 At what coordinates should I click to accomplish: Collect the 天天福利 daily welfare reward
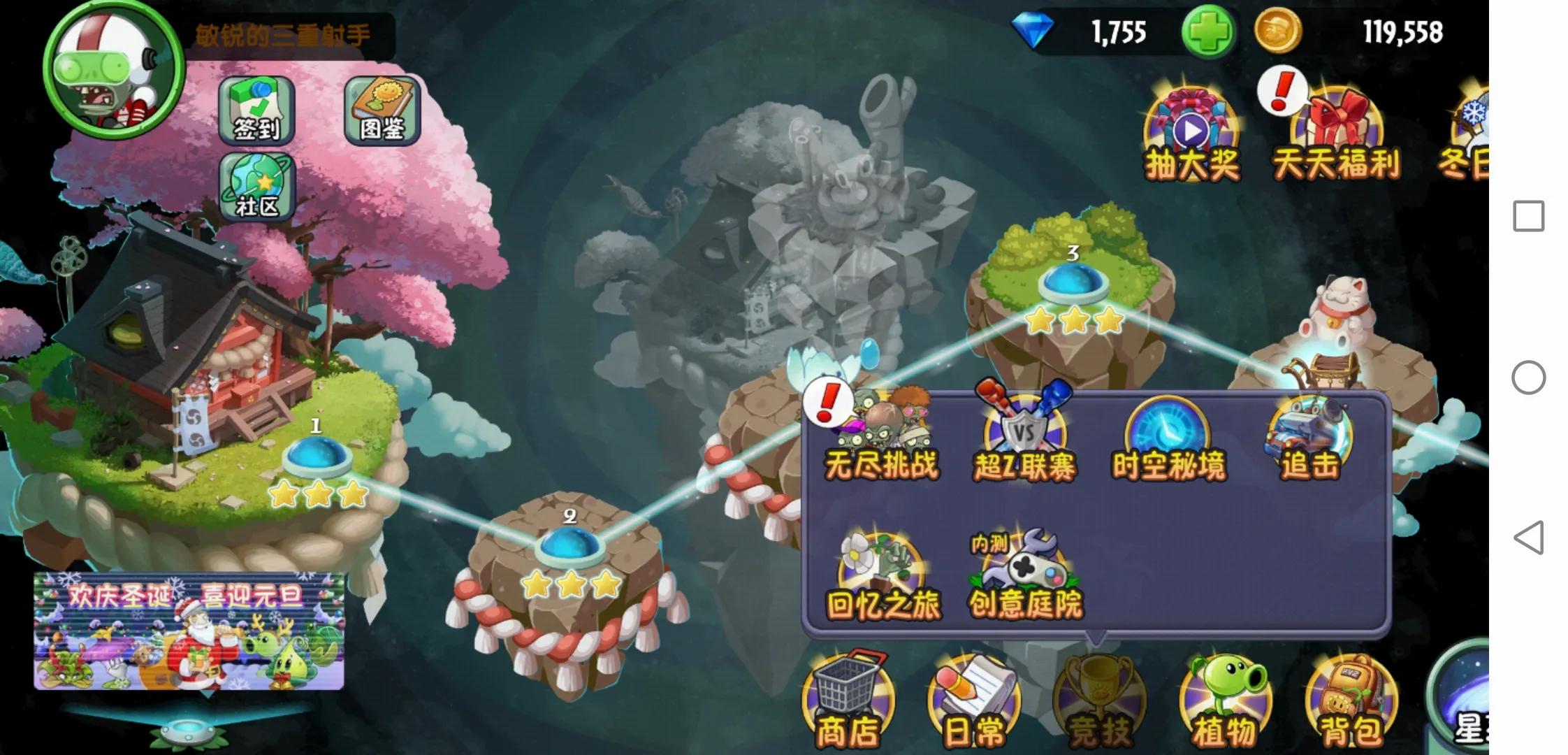1339,126
